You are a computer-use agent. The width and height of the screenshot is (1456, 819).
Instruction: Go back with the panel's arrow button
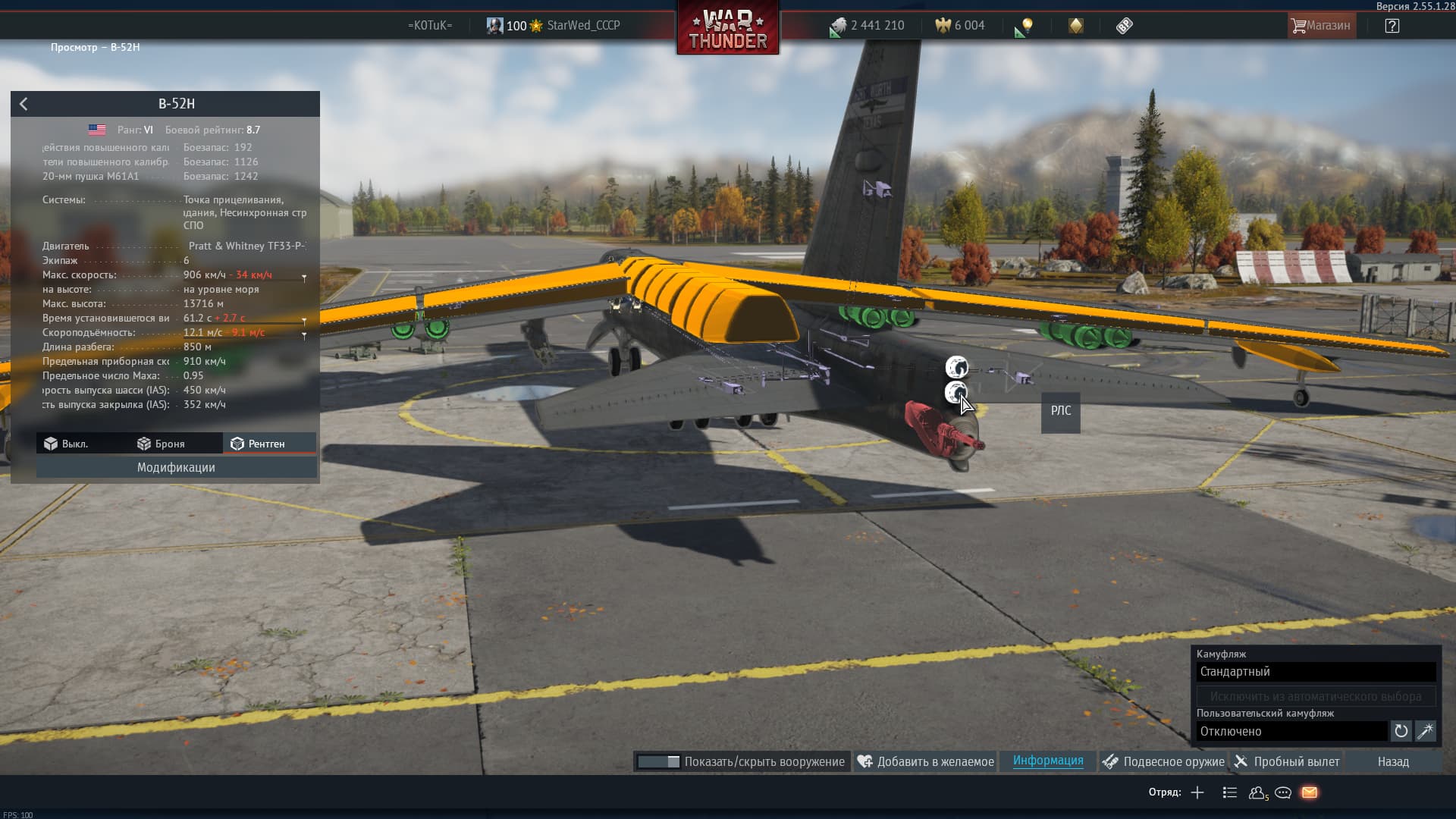pyautogui.click(x=24, y=104)
